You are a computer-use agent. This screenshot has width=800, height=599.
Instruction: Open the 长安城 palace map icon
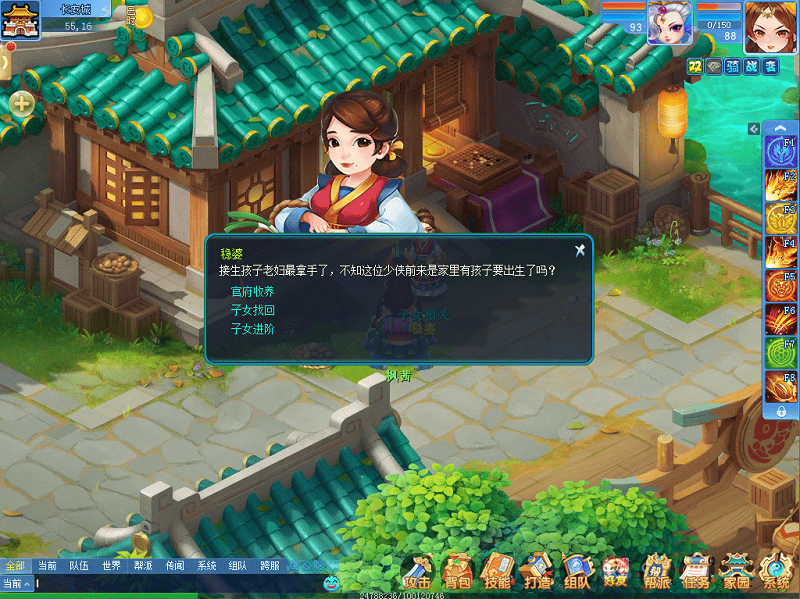pyautogui.click(x=26, y=19)
